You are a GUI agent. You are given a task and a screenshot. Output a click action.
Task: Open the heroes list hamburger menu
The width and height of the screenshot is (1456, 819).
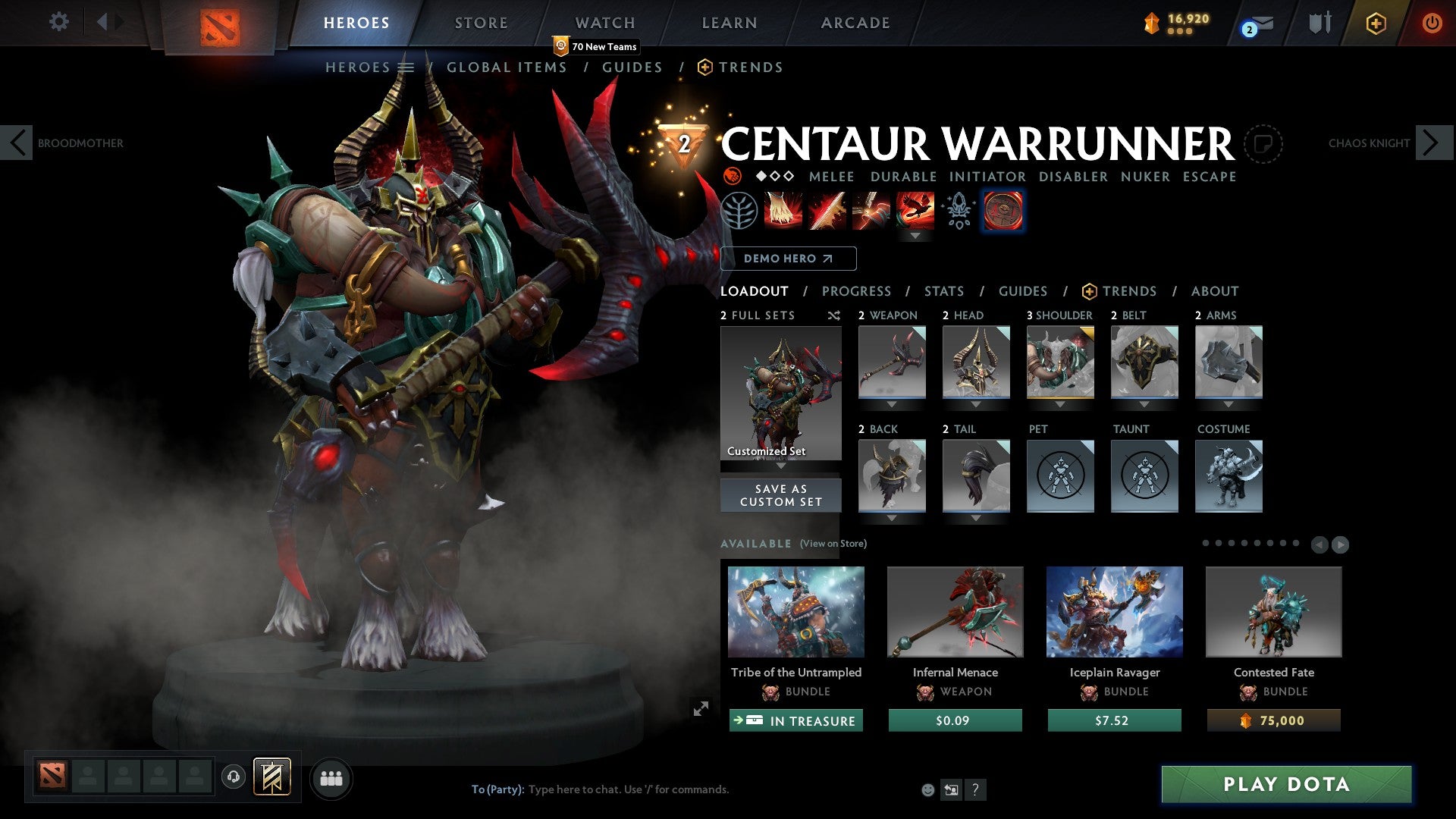tap(407, 67)
